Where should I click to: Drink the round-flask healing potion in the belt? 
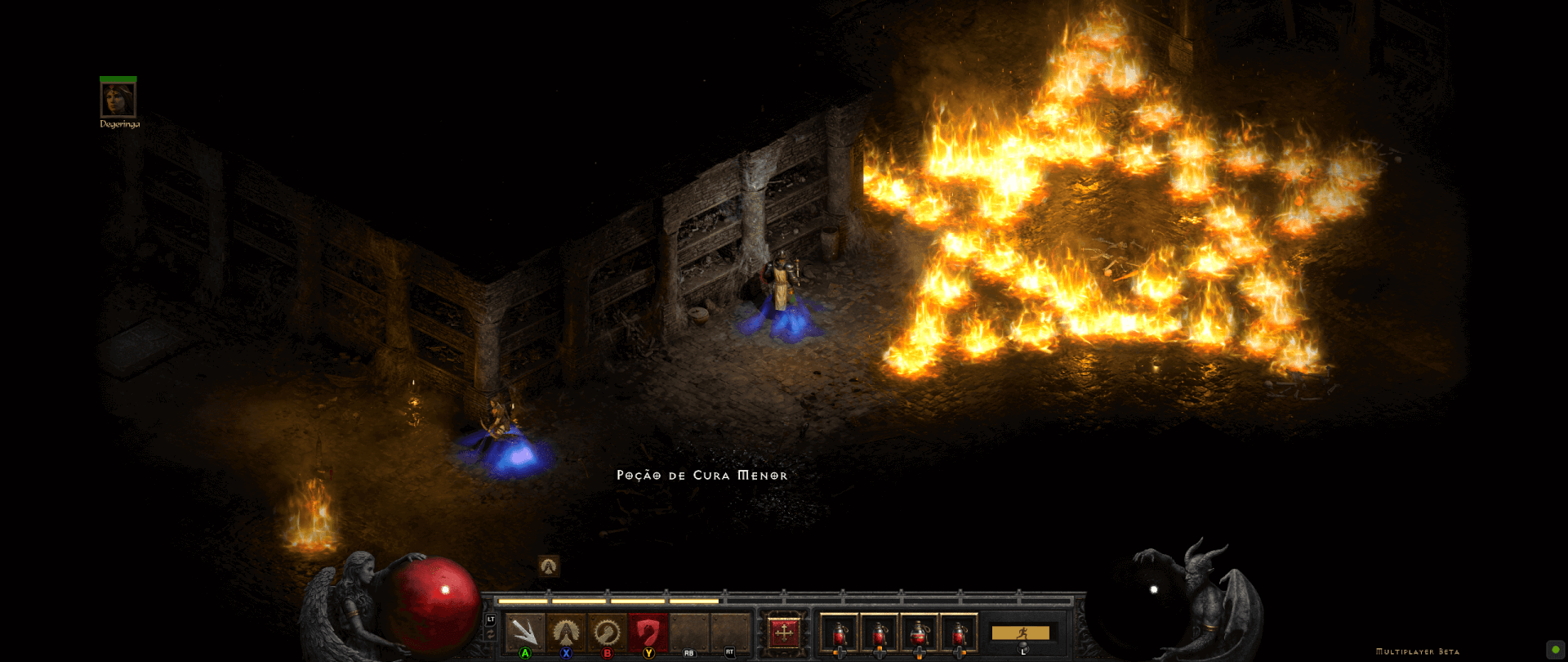(x=919, y=633)
